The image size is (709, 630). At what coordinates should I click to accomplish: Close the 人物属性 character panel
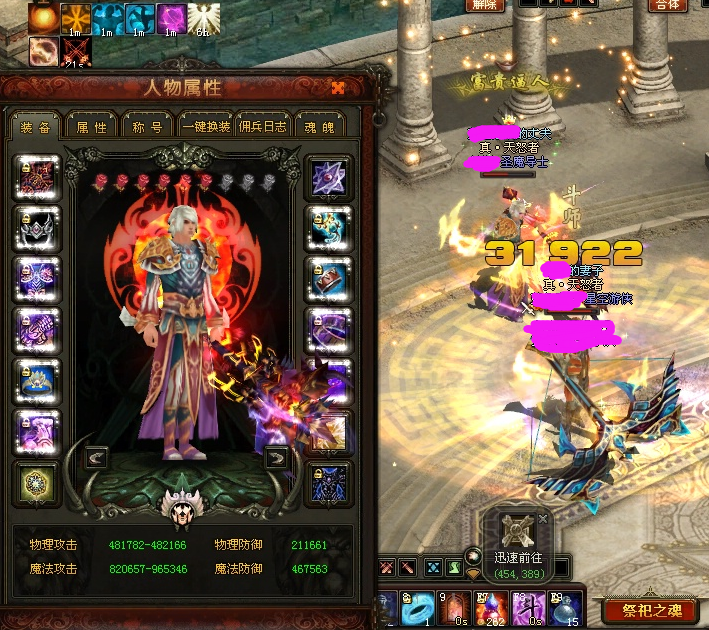pyautogui.click(x=338, y=88)
